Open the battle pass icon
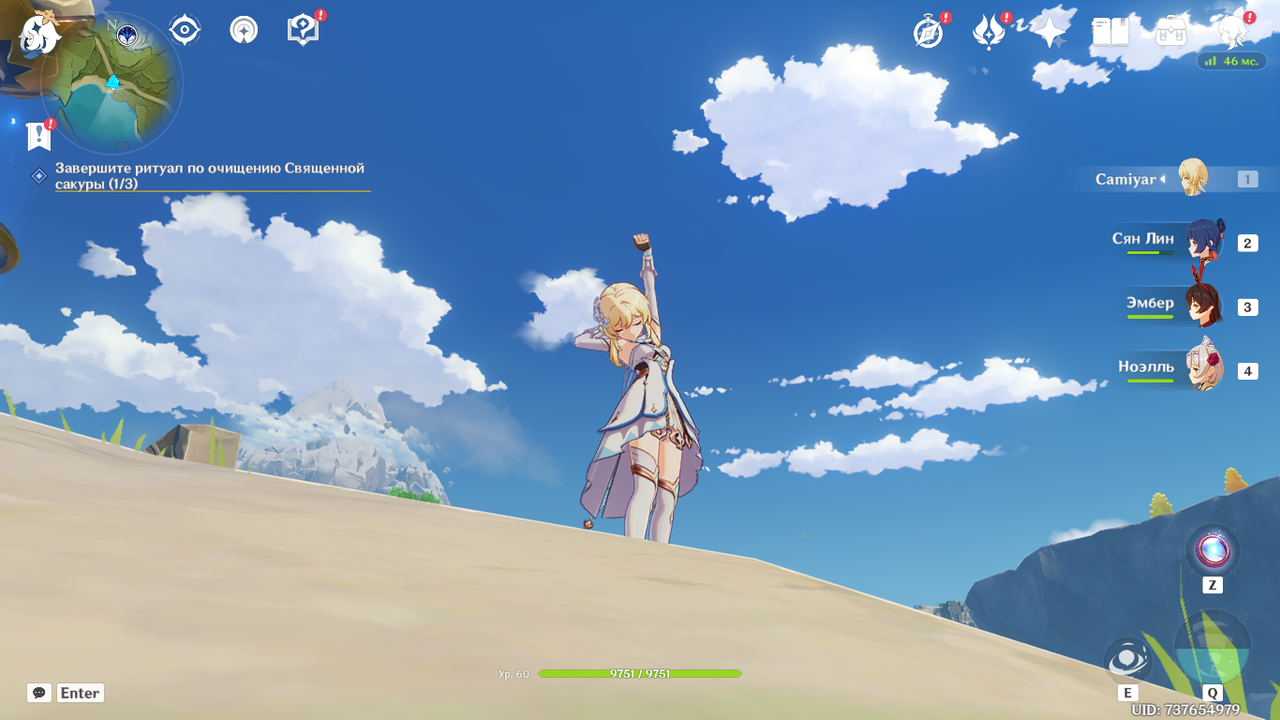Screen dimensions: 1280x720 [x=989, y=32]
